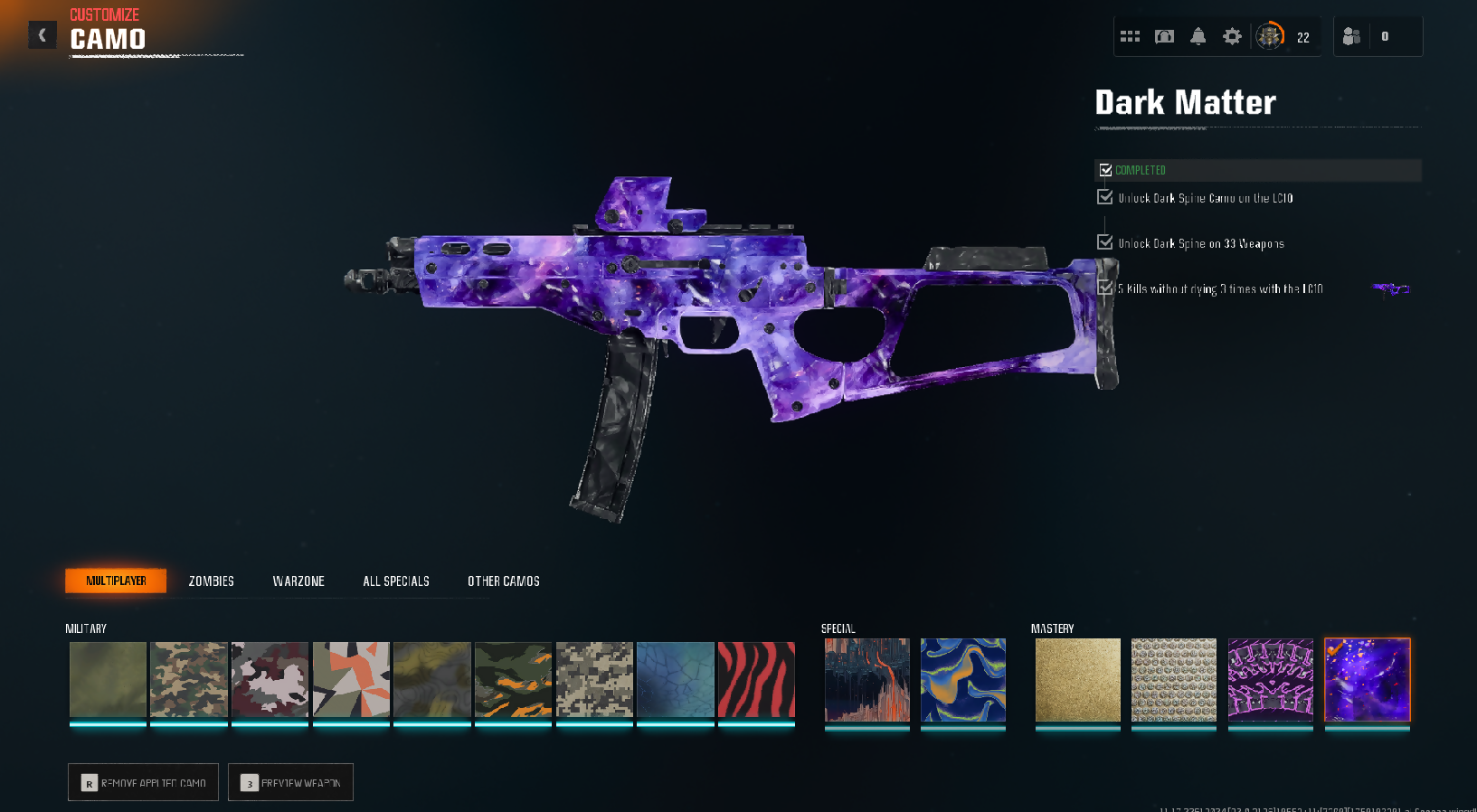
Task: Open the notifications bell
Action: (x=1198, y=36)
